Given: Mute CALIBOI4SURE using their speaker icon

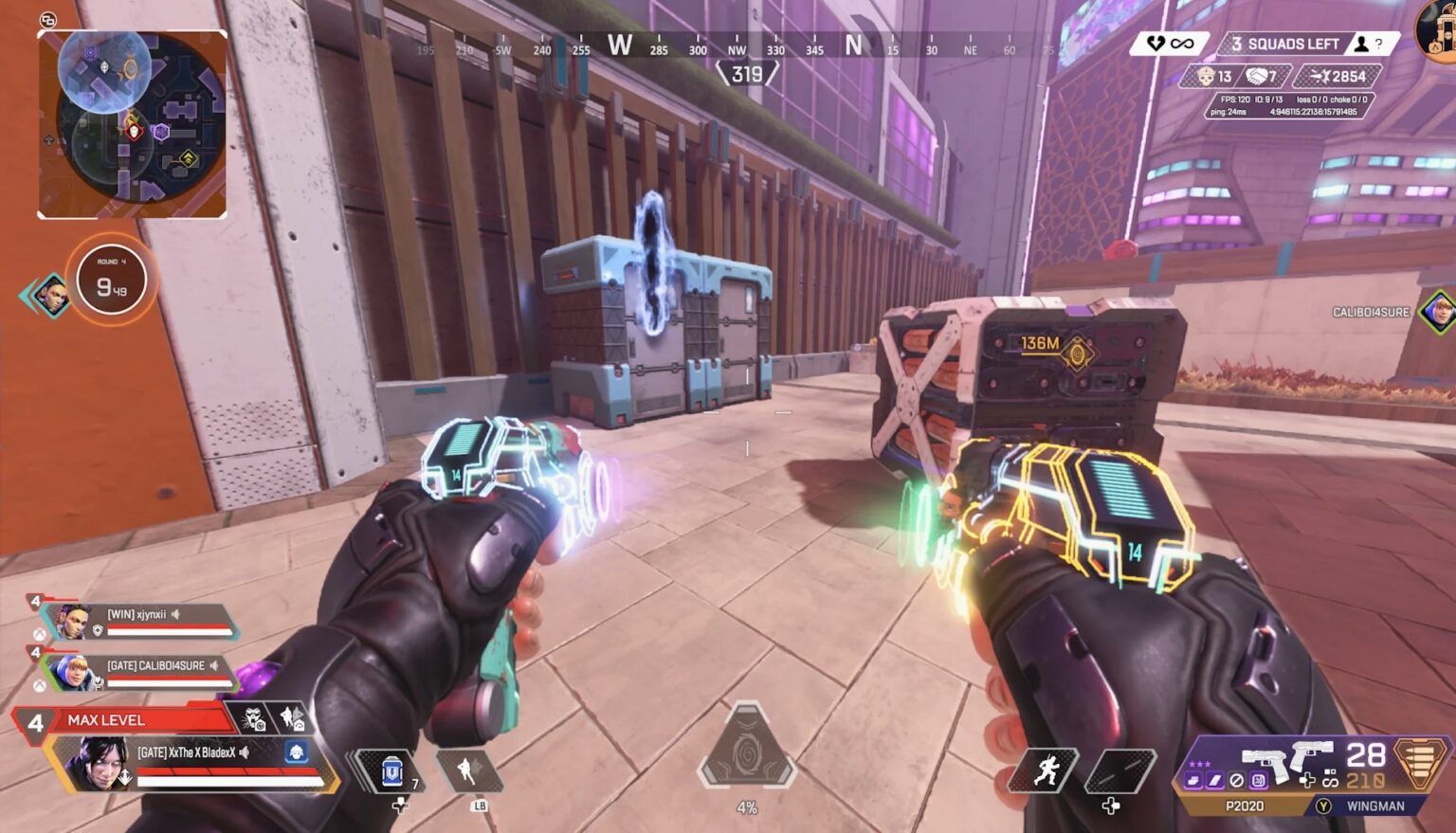Looking at the screenshot, I should click(213, 665).
